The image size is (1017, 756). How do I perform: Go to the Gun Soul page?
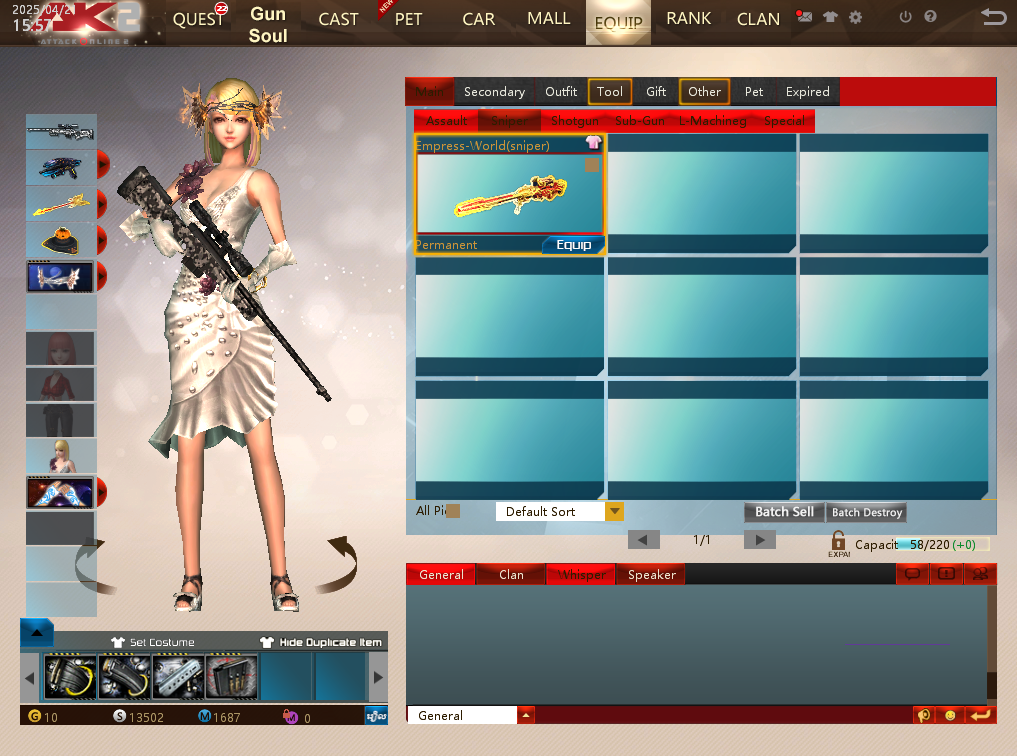[x=268, y=25]
